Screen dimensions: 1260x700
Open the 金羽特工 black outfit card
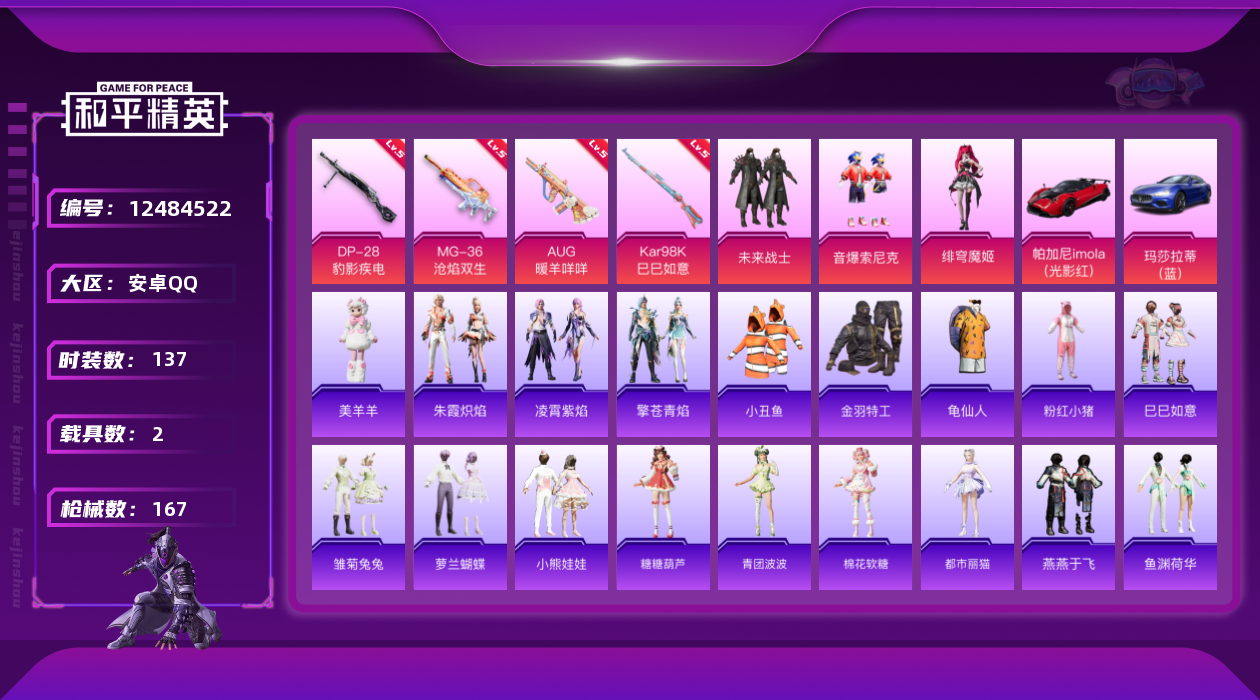[x=865, y=364]
